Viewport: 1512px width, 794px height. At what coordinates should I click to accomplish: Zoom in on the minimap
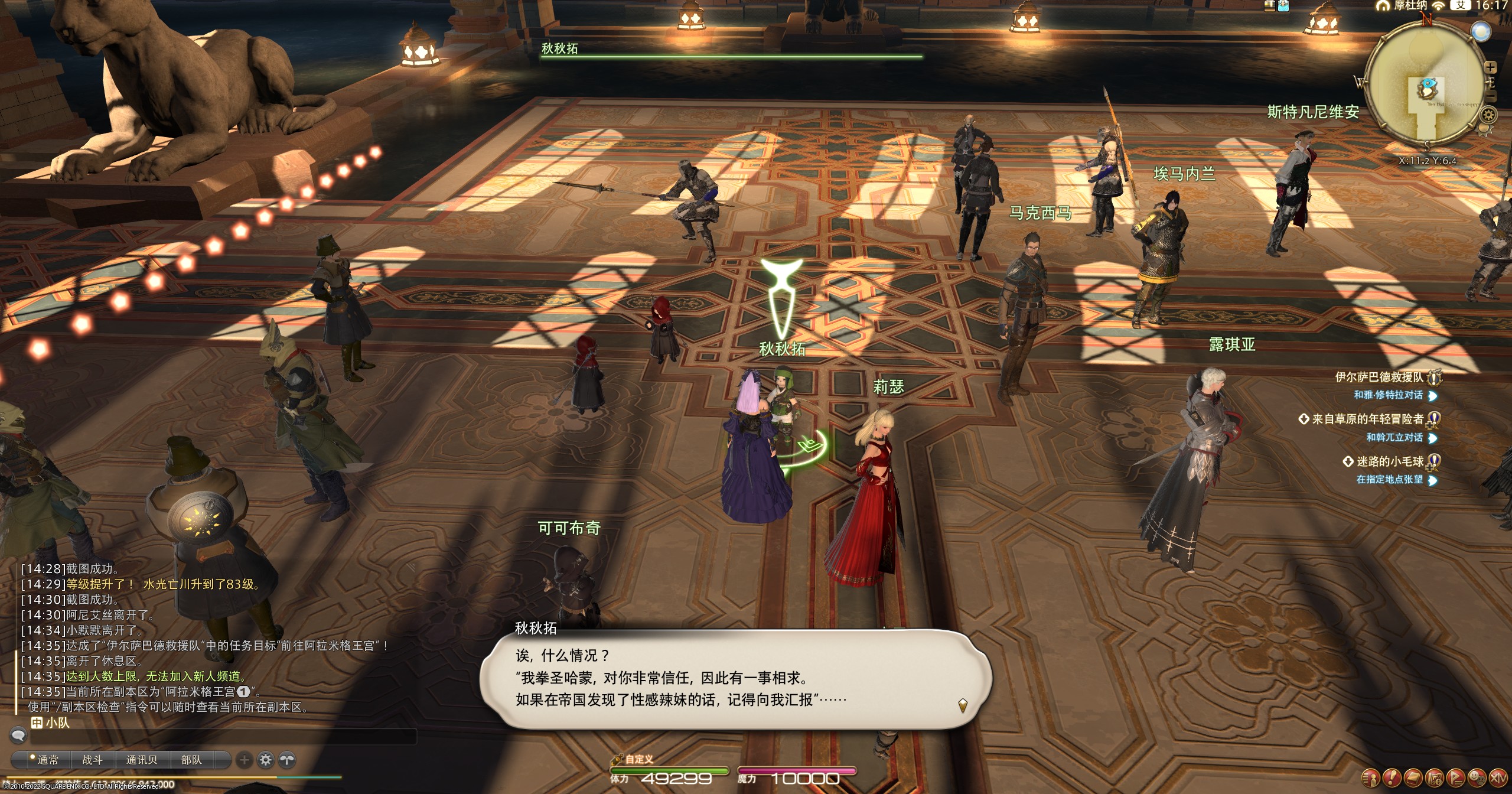1490,67
